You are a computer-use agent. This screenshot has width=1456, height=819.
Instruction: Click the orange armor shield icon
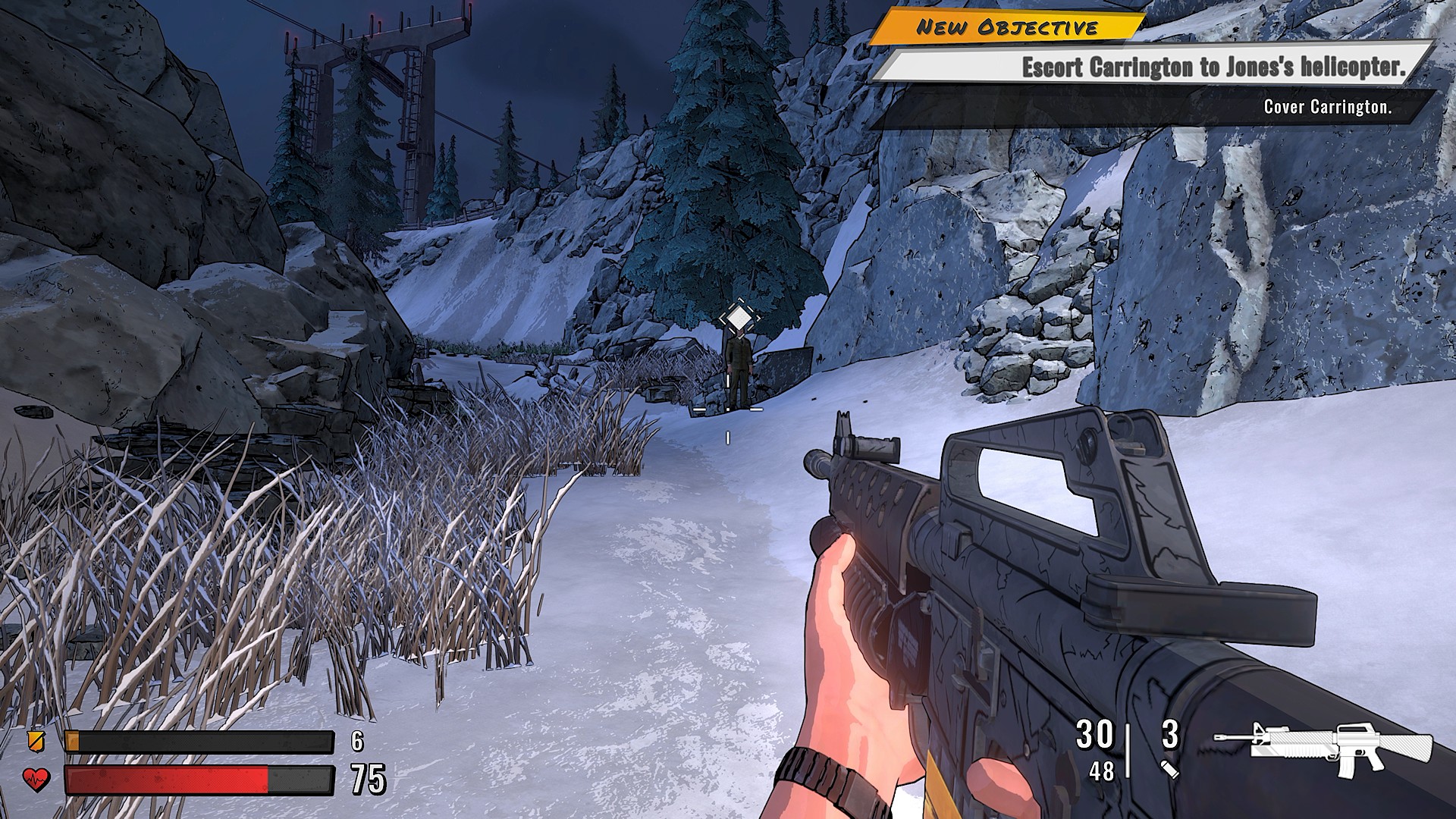click(35, 740)
